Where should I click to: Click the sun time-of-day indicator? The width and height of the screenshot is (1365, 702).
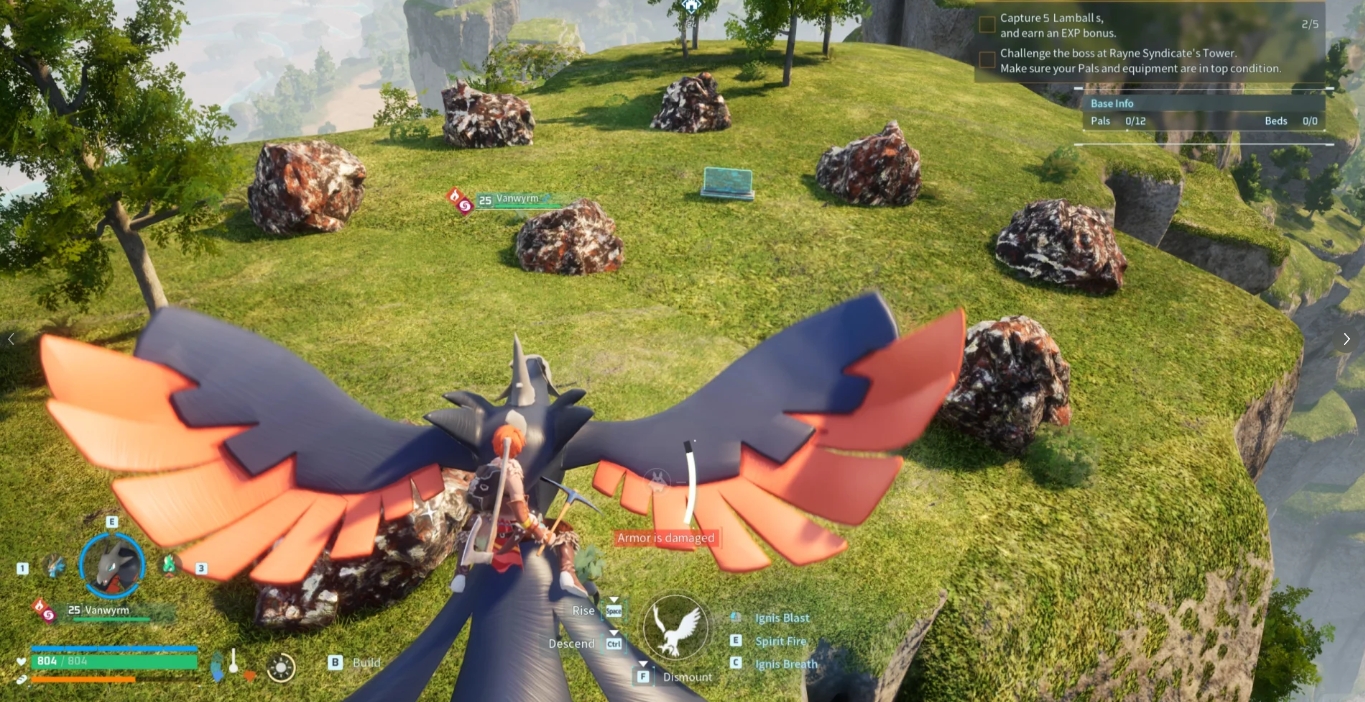click(281, 667)
